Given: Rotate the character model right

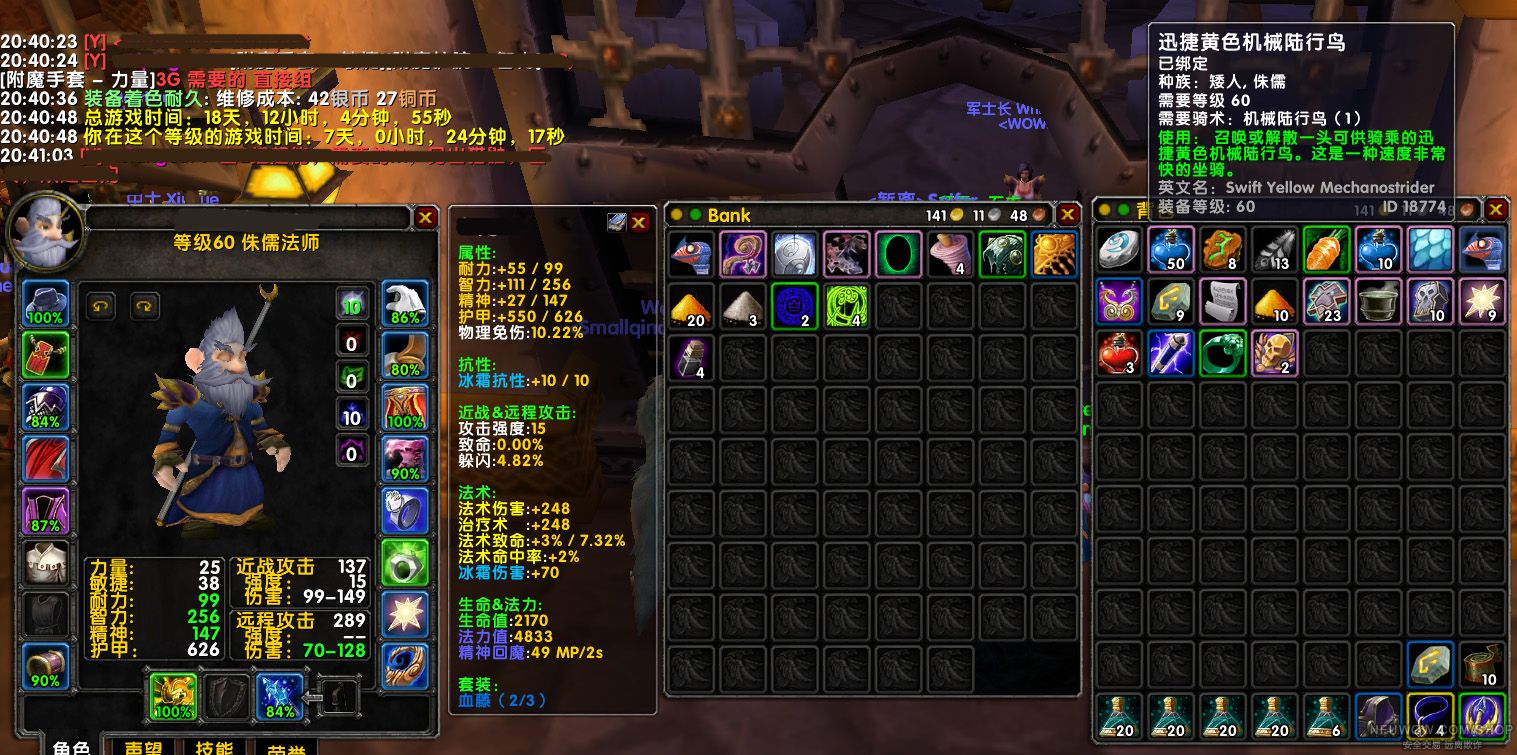Looking at the screenshot, I should (146, 304).
